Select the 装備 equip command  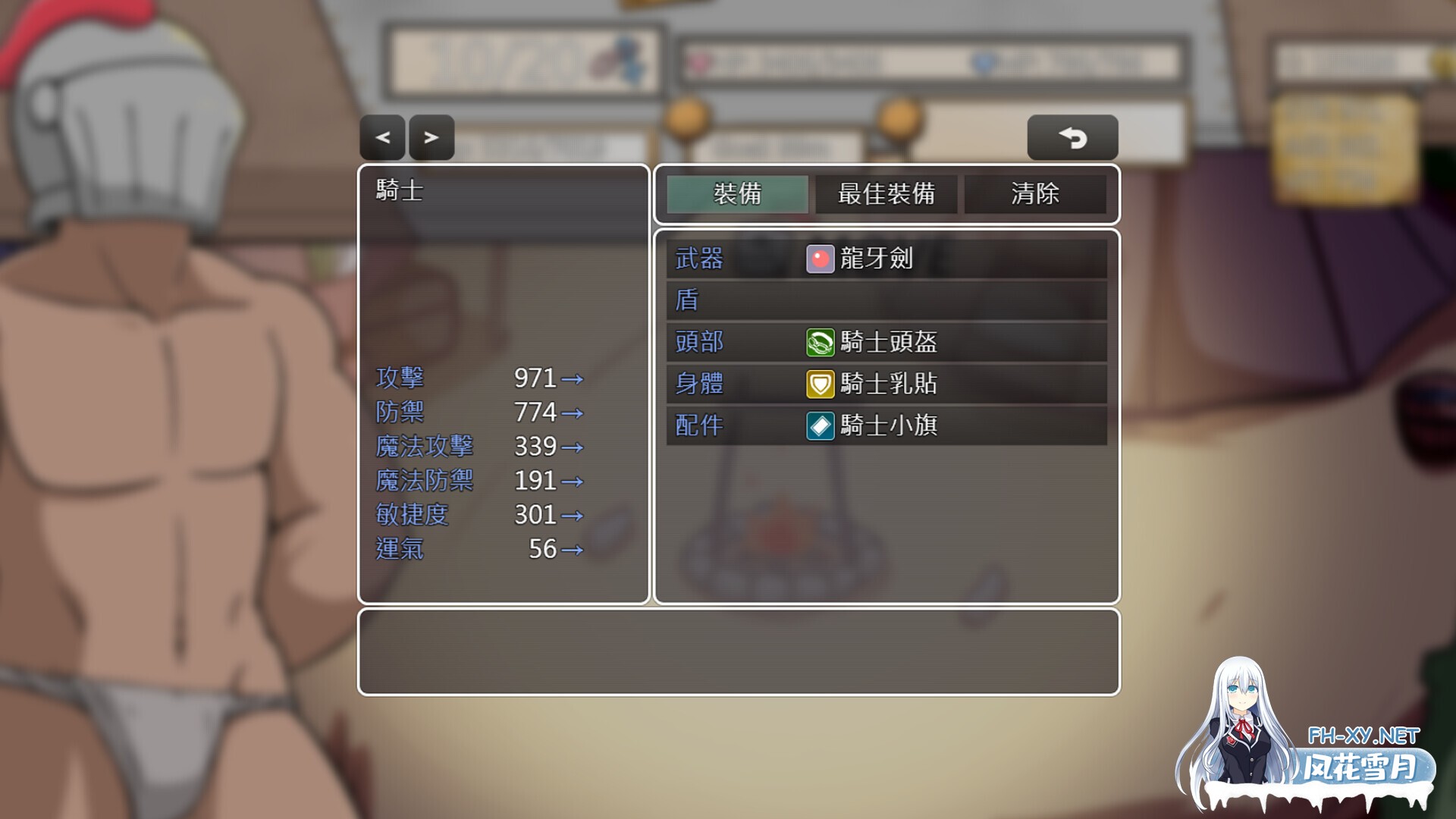[x=735, y=195]
